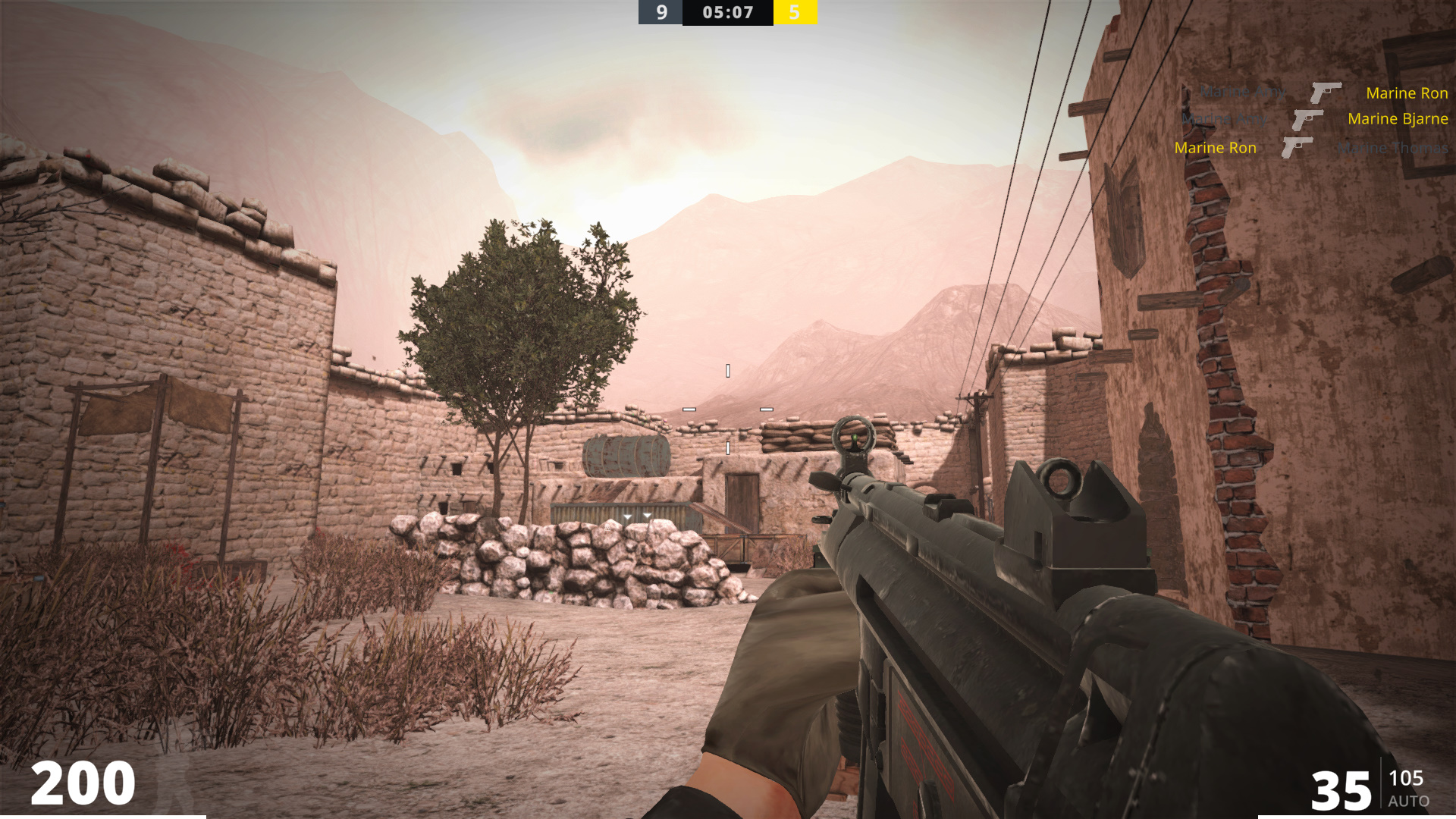Click the gray team score box showing 9
1456x819 pixels.
tap(659, 12)
